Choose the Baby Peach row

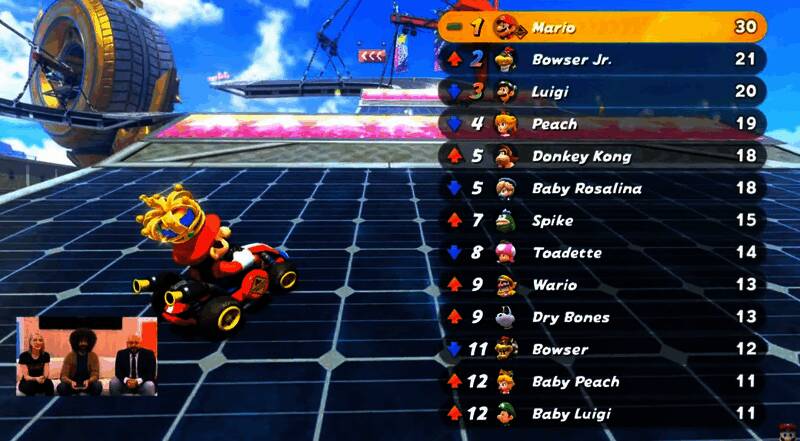[602, 381]
